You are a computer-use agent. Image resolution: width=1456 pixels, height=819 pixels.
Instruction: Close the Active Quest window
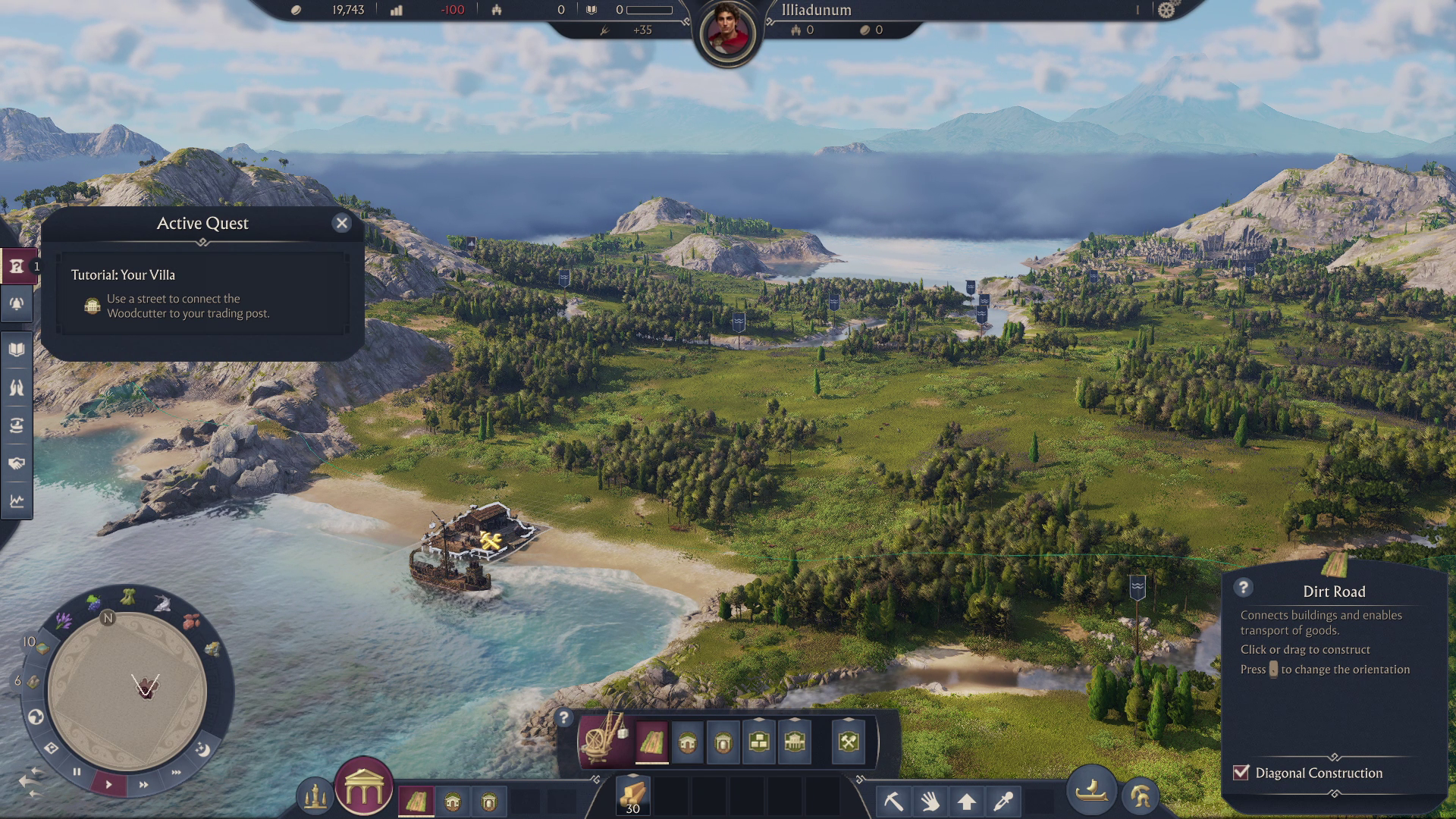point(341,223)
